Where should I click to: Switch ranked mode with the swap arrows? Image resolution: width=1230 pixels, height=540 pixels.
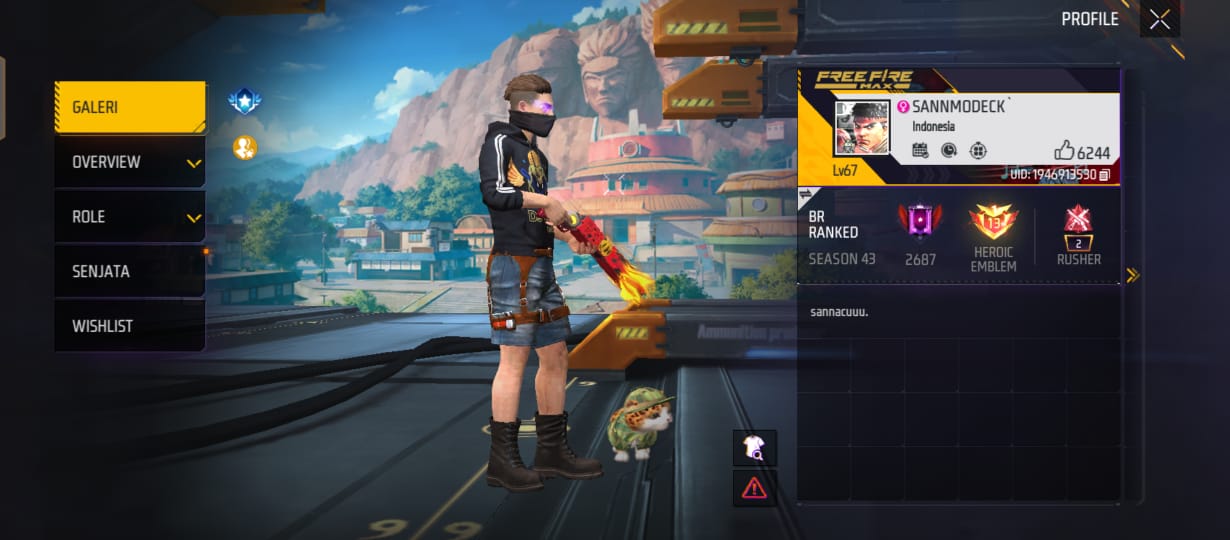pos(807,194)
